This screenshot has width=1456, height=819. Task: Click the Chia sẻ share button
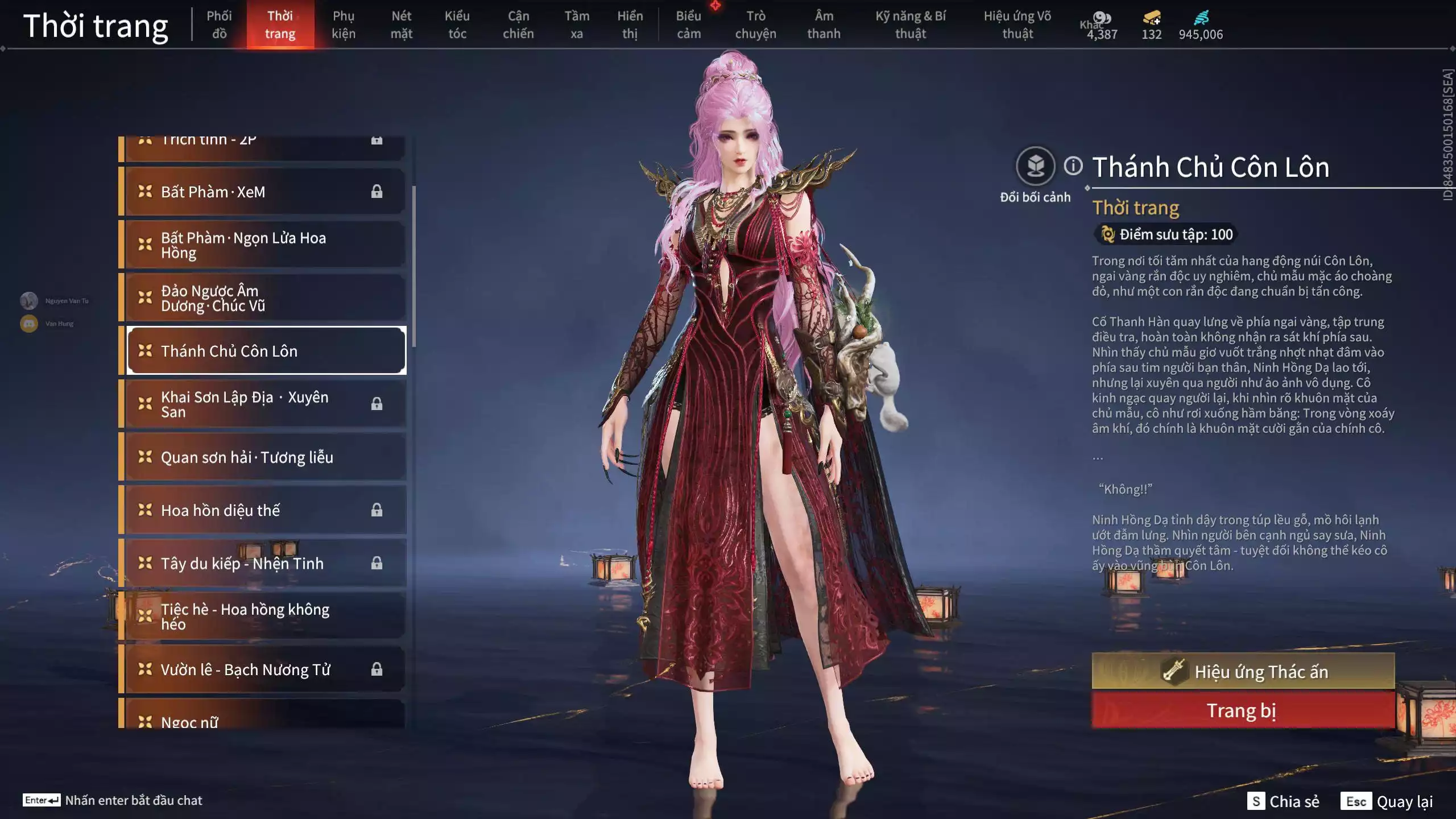pos(1284,801)
